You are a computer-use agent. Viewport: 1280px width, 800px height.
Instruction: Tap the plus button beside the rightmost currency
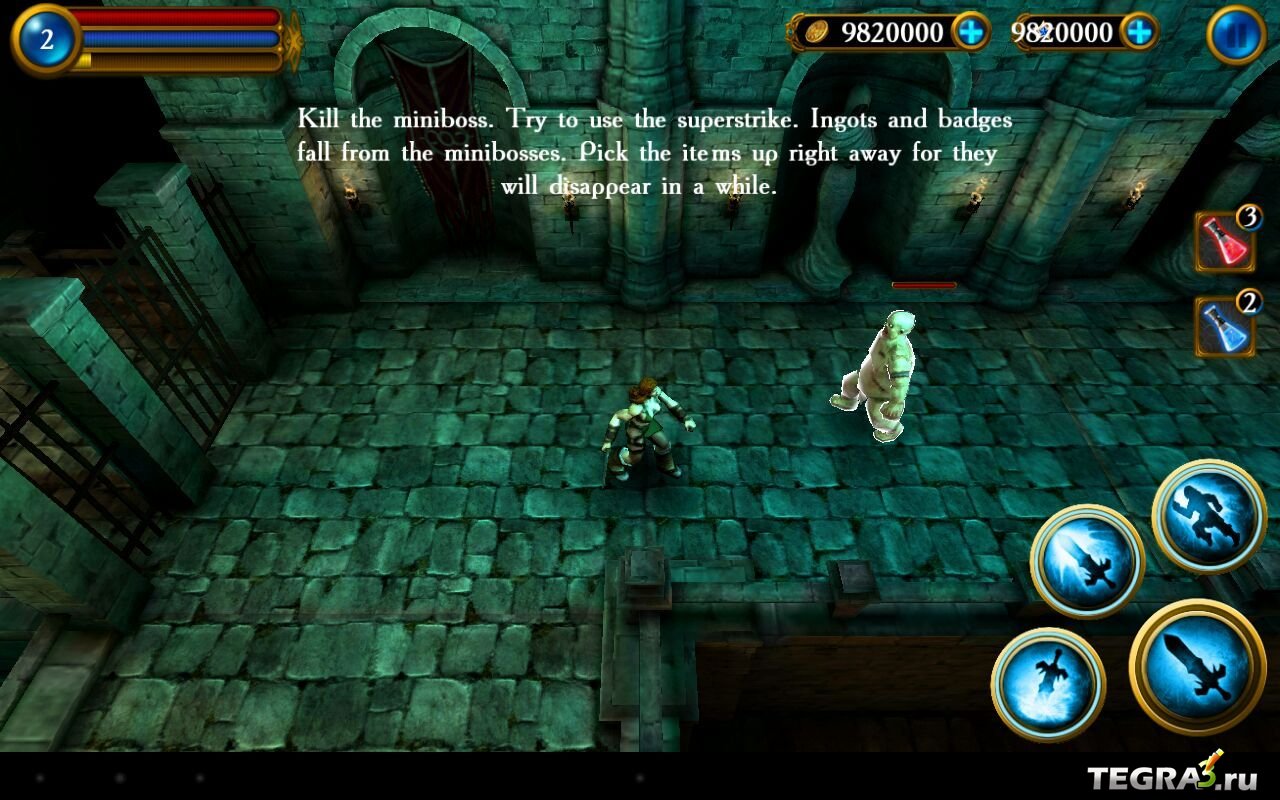click(1139, 33)
